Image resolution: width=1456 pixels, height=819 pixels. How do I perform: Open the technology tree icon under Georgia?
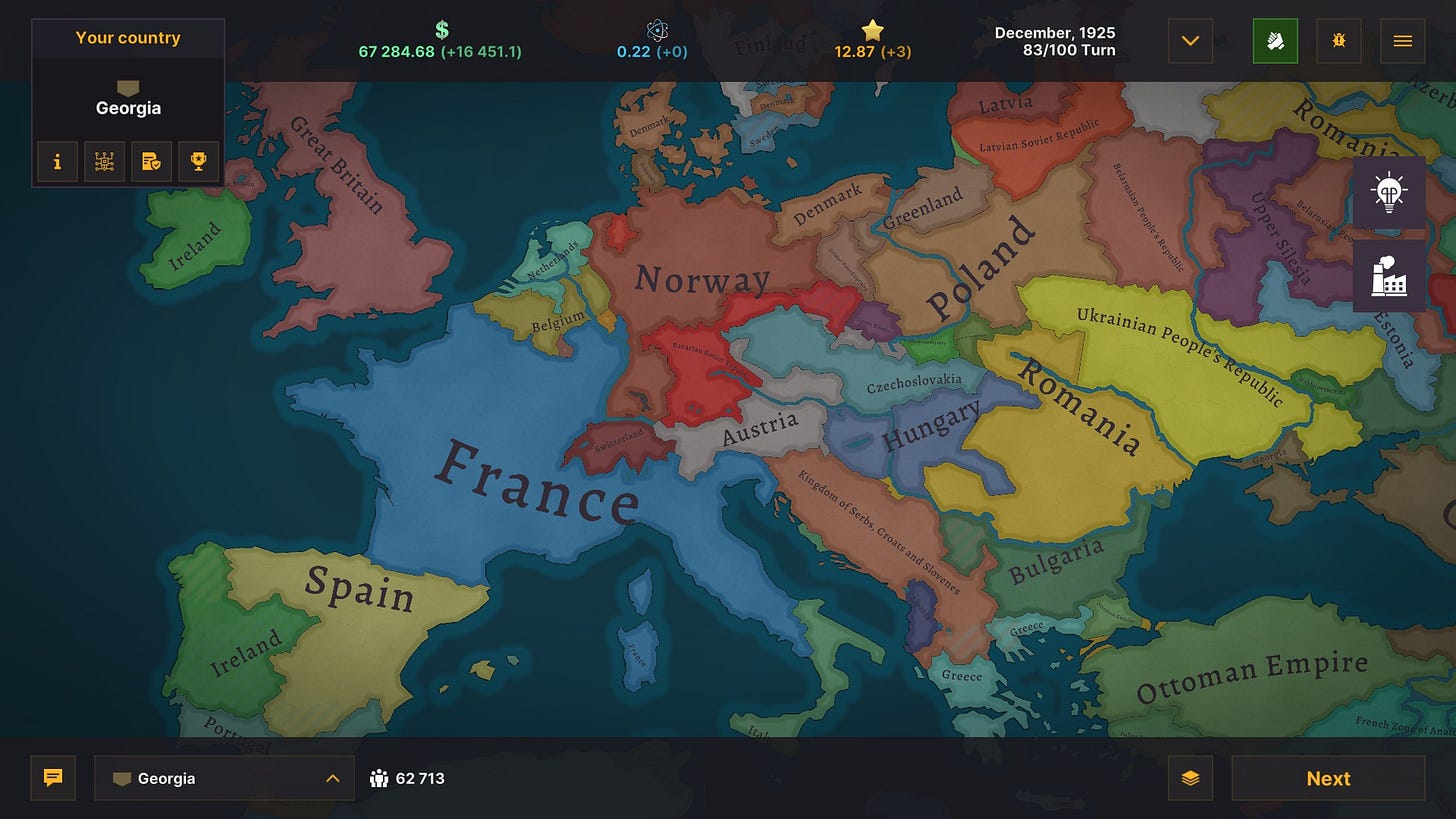click(x=104, y=161)
